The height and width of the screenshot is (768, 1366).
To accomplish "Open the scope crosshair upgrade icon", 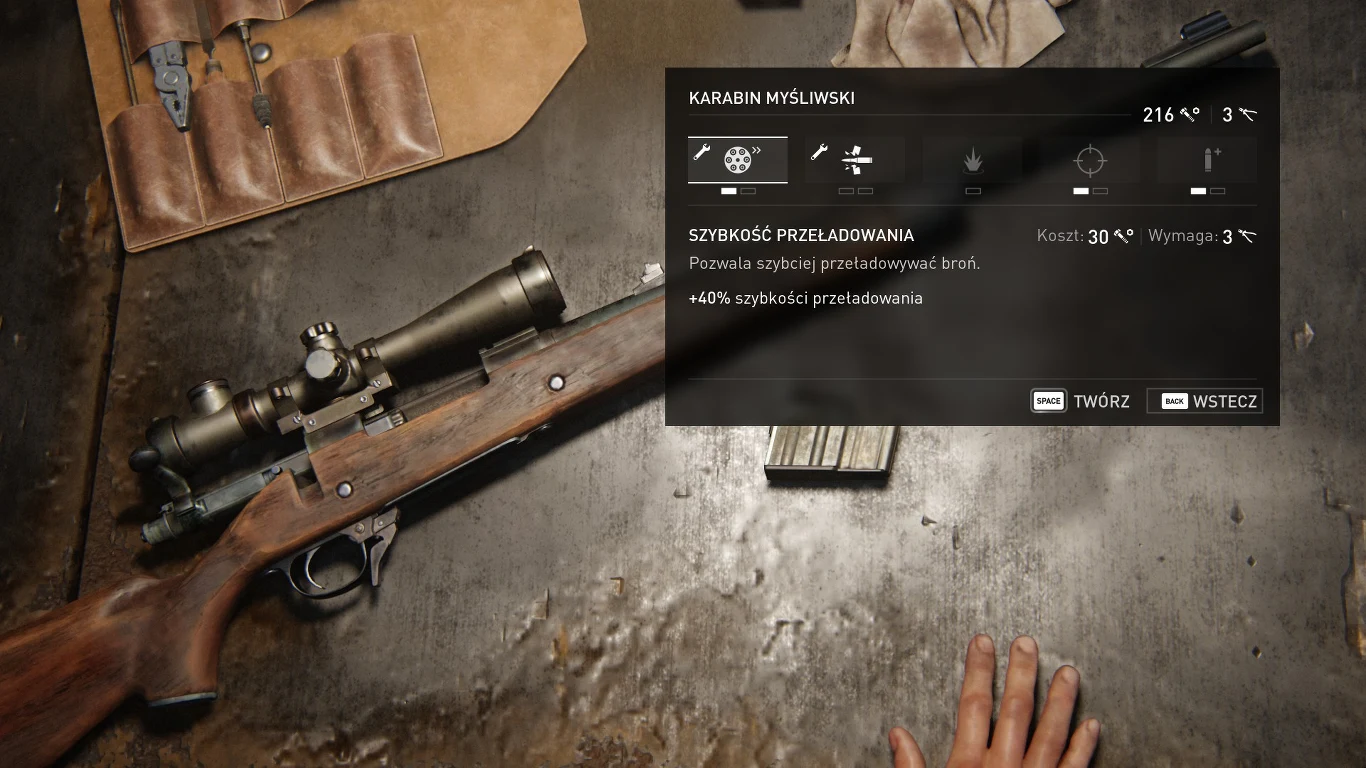I will coord(1089,159).
